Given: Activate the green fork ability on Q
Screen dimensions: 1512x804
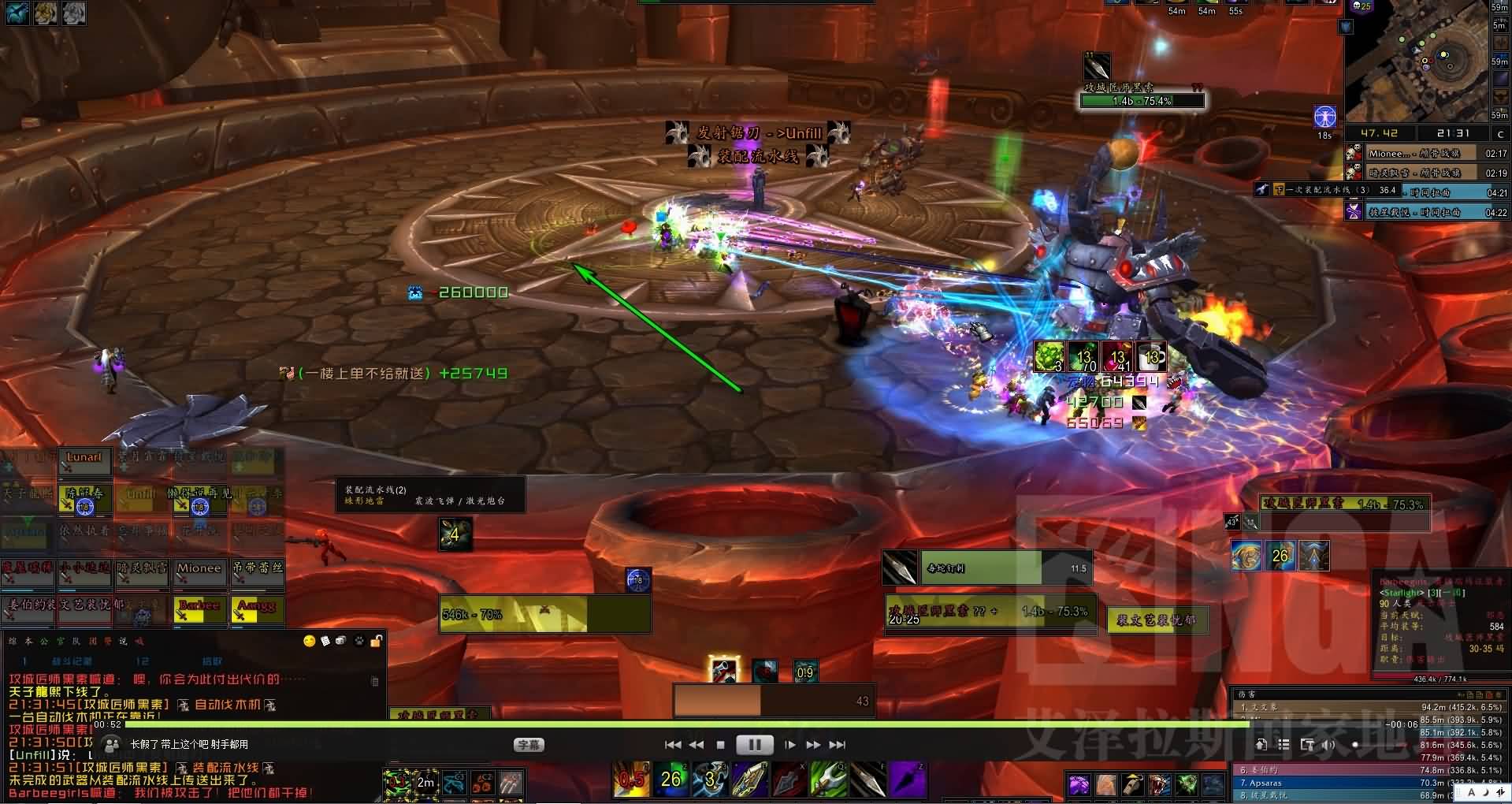Looking at the screenshot, I should [x=828, y=780].
